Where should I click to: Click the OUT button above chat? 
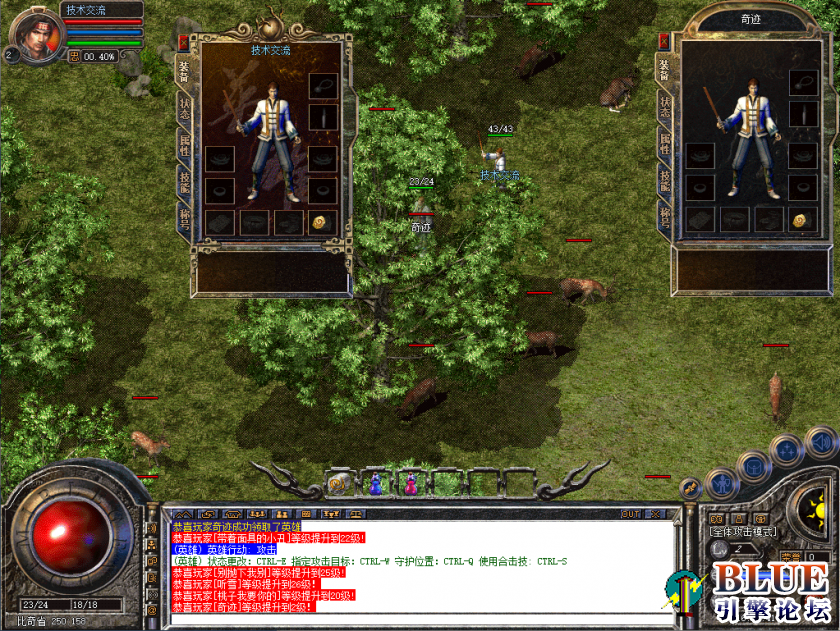click(630, 514)
